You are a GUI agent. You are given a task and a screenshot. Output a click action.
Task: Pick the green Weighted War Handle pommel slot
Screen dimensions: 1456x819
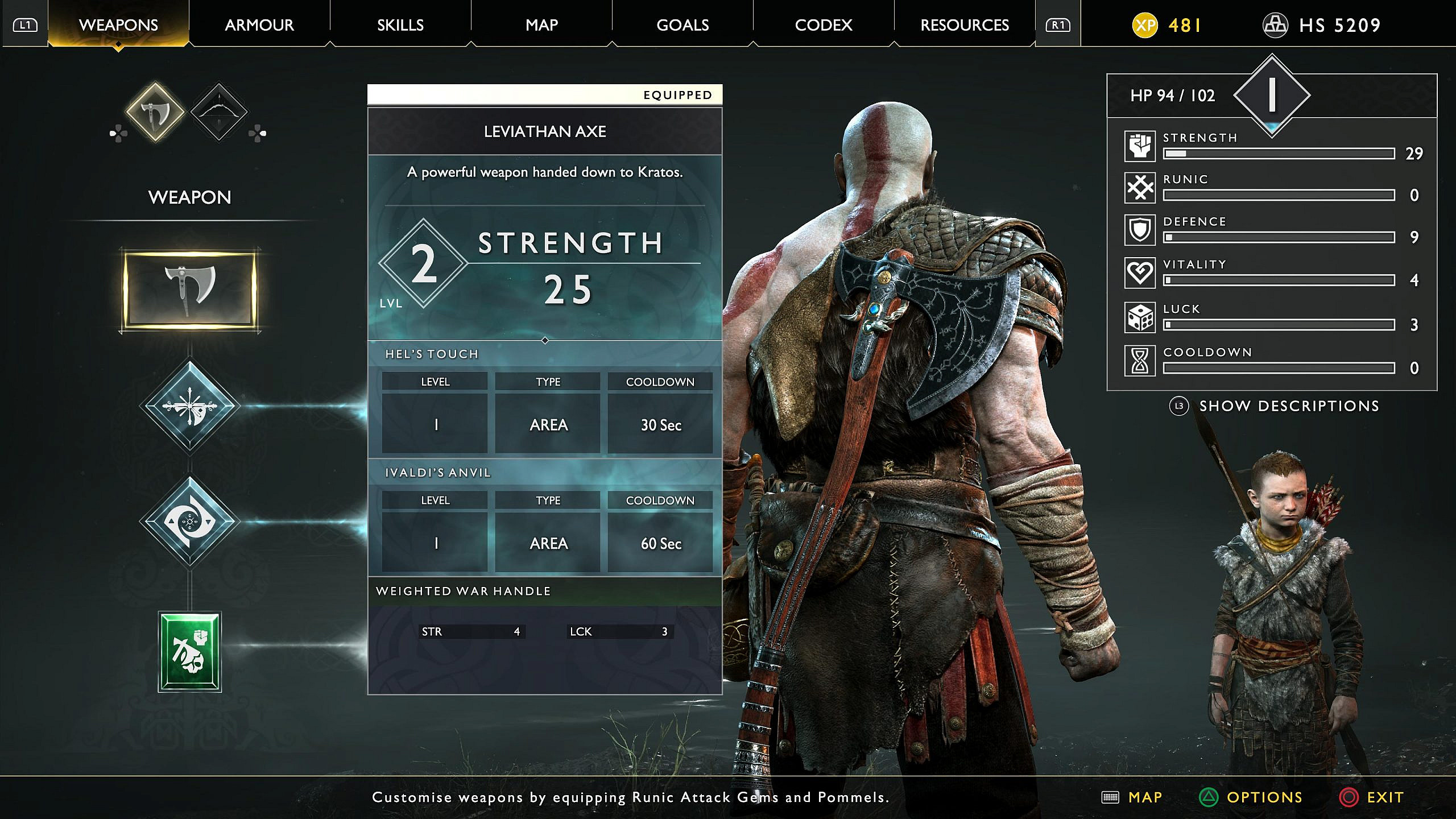(189, 652)
